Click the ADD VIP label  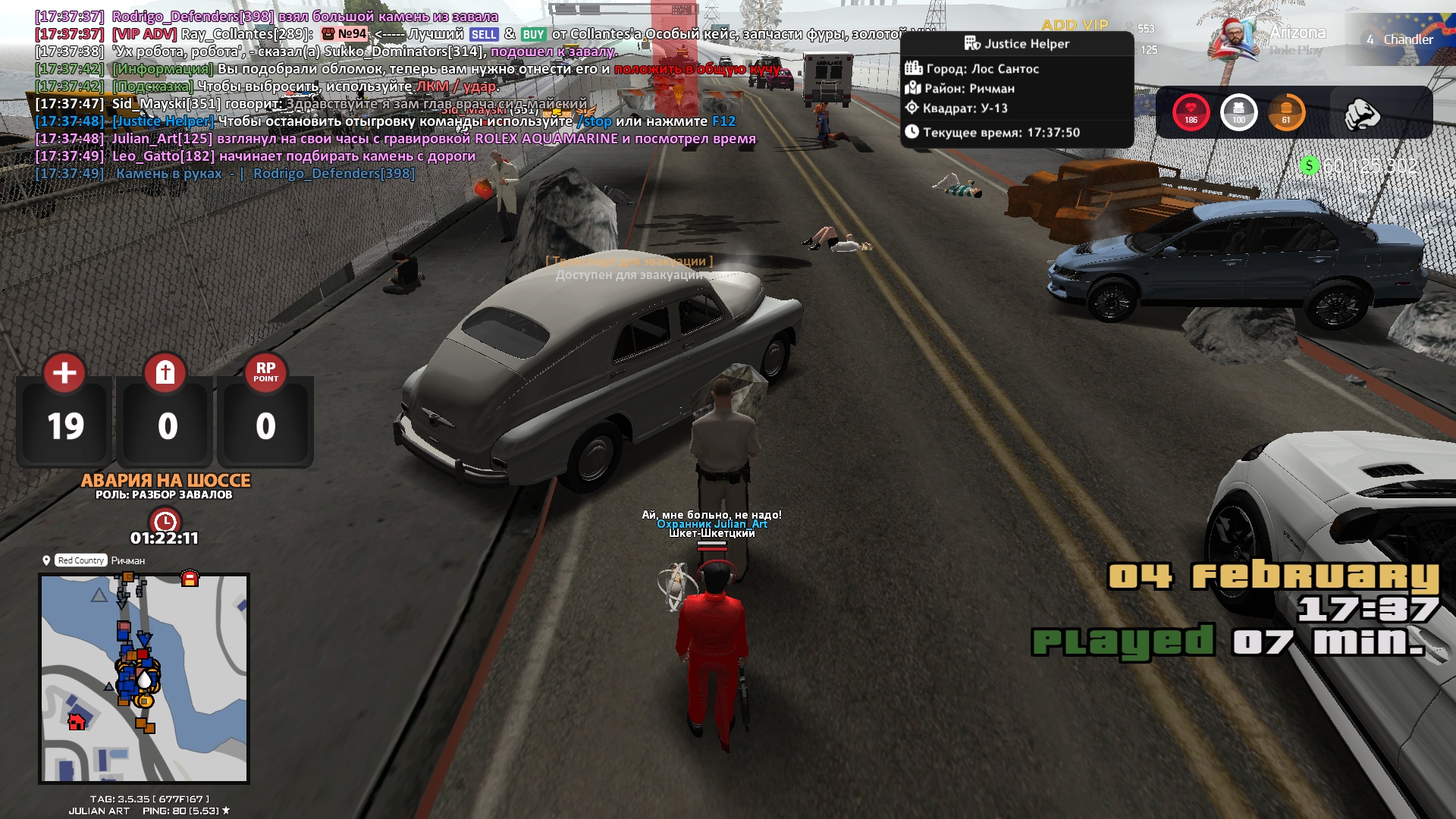click(x=1075, y=25)
